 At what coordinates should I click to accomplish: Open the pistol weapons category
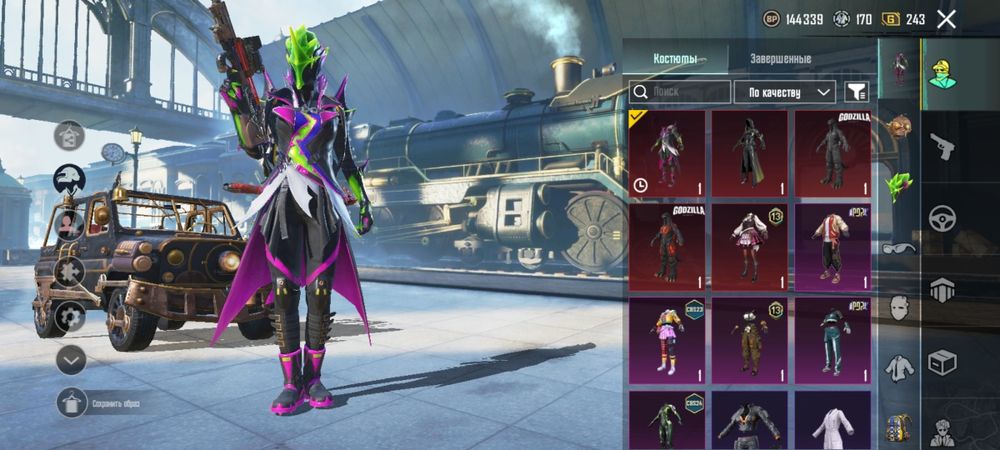click(x=941, y=147)
